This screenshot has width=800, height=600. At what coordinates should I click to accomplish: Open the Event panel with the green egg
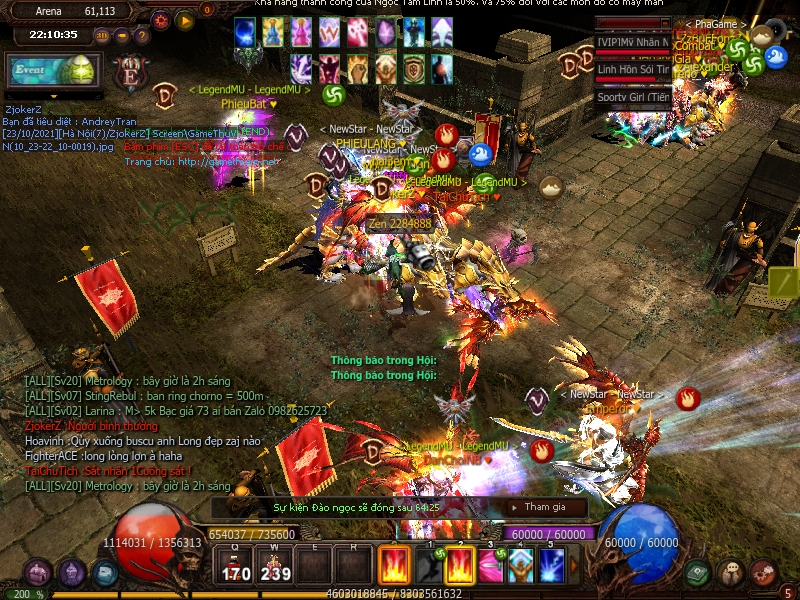pos(52,72)
